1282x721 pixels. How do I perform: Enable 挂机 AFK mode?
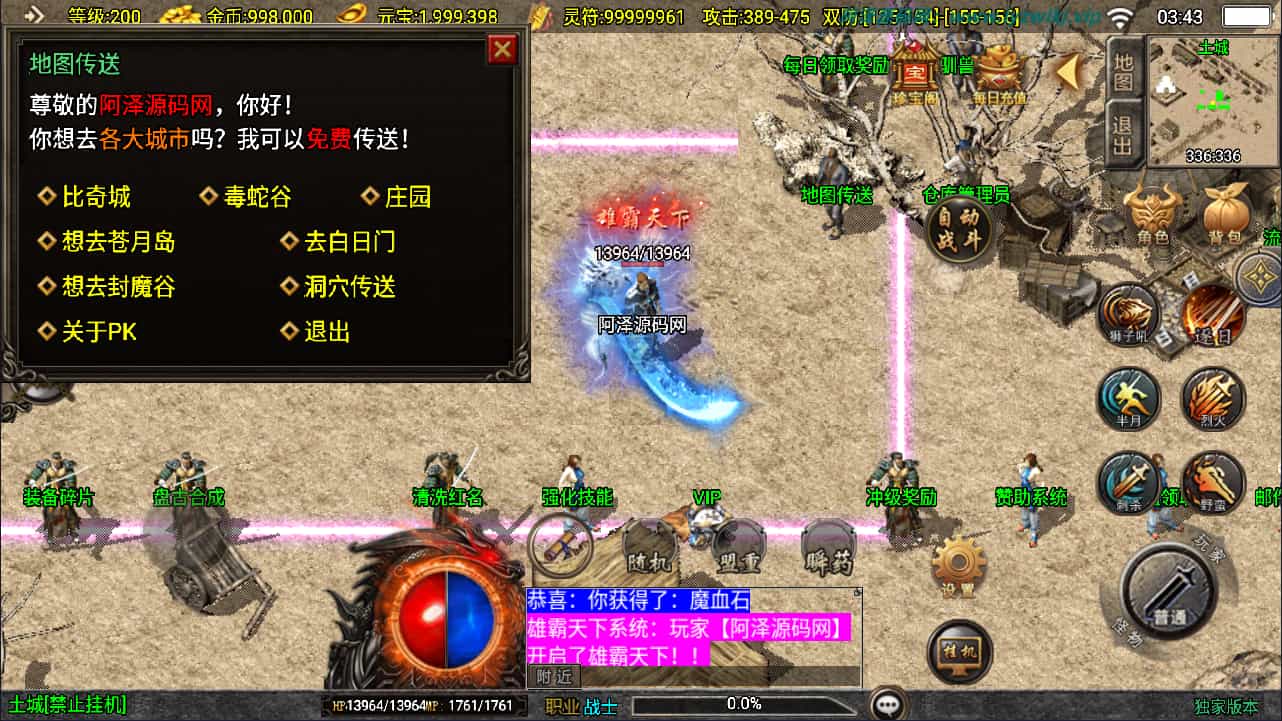point(958,650)
